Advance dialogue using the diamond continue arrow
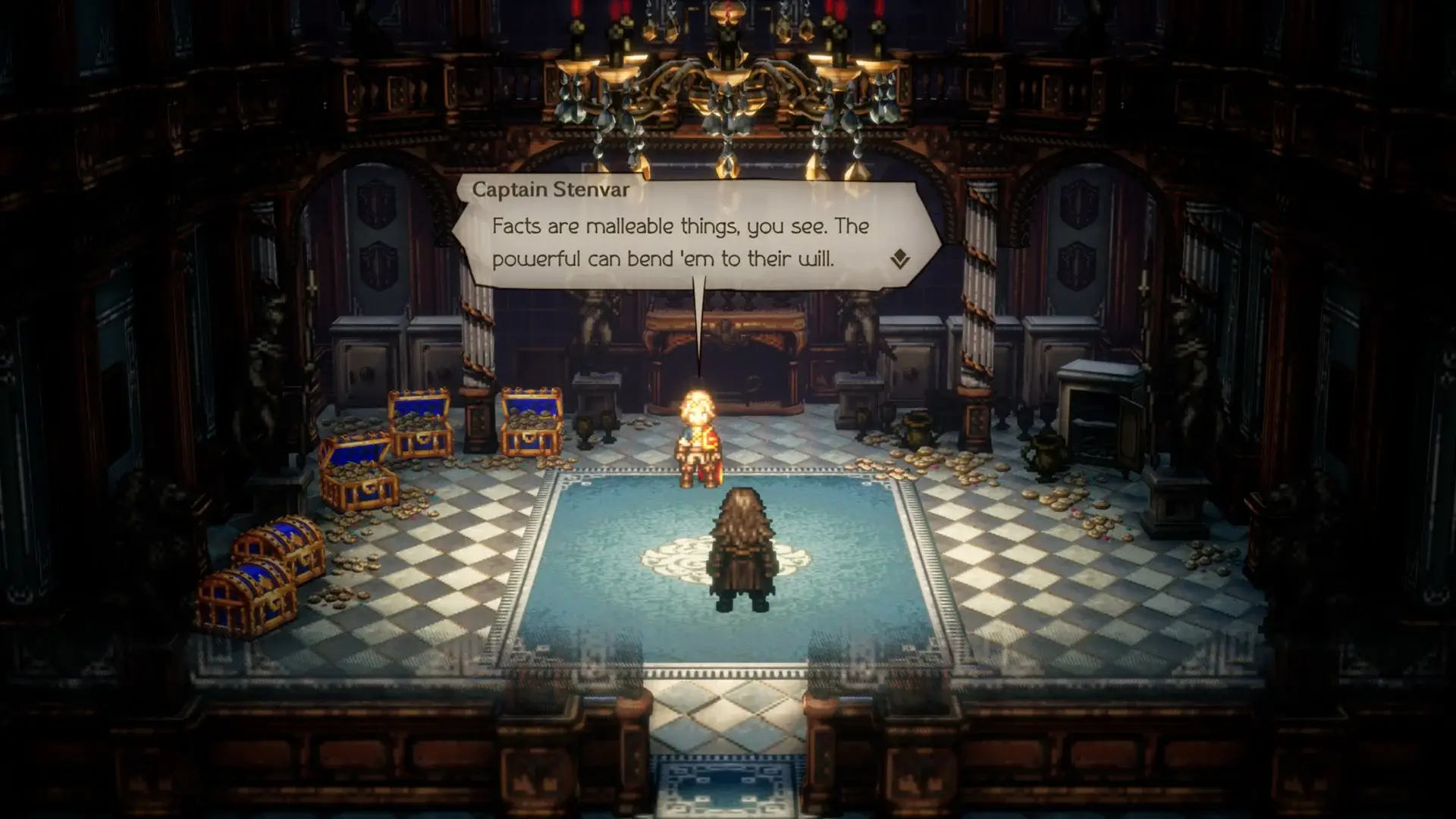This screenshot has height=819, width=1456. coord(899,259)
